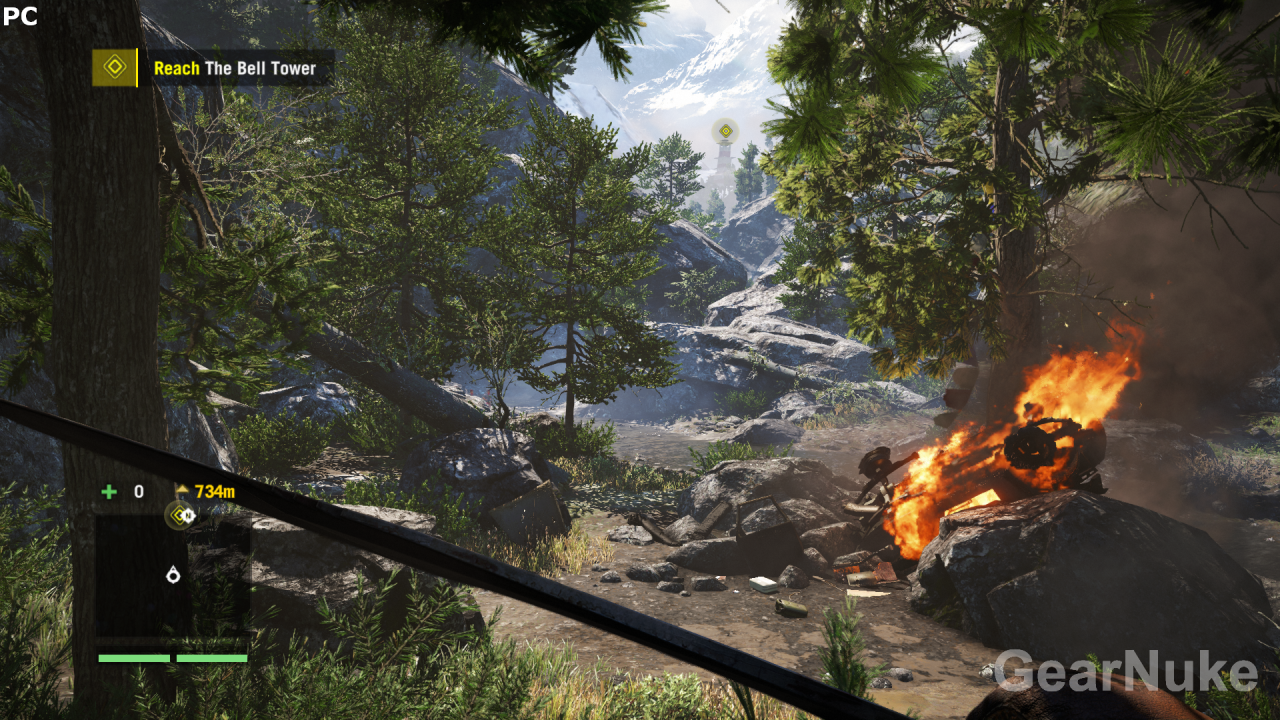Click the objective marker on the minimap edge
This screenshot has width=1280, height=720.
pyautogui.click(x=180, y=515)
